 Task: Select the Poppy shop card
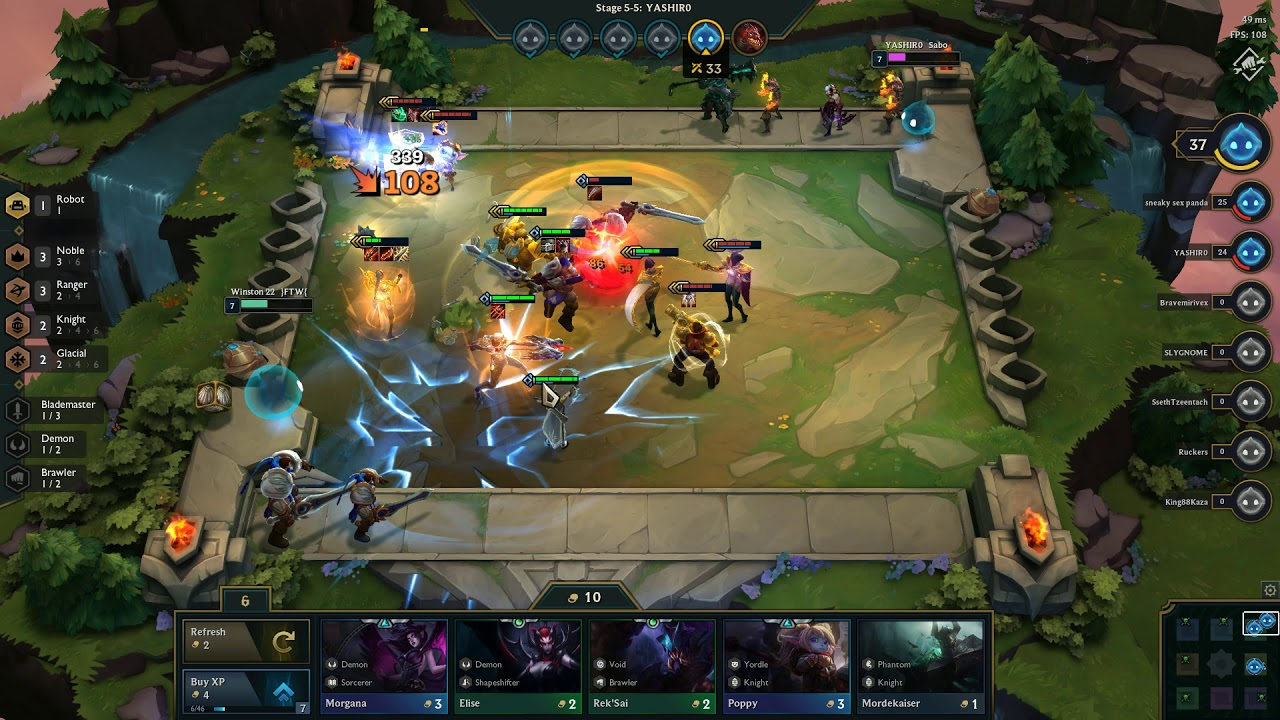pyautogui.click(x=786, y=665)
